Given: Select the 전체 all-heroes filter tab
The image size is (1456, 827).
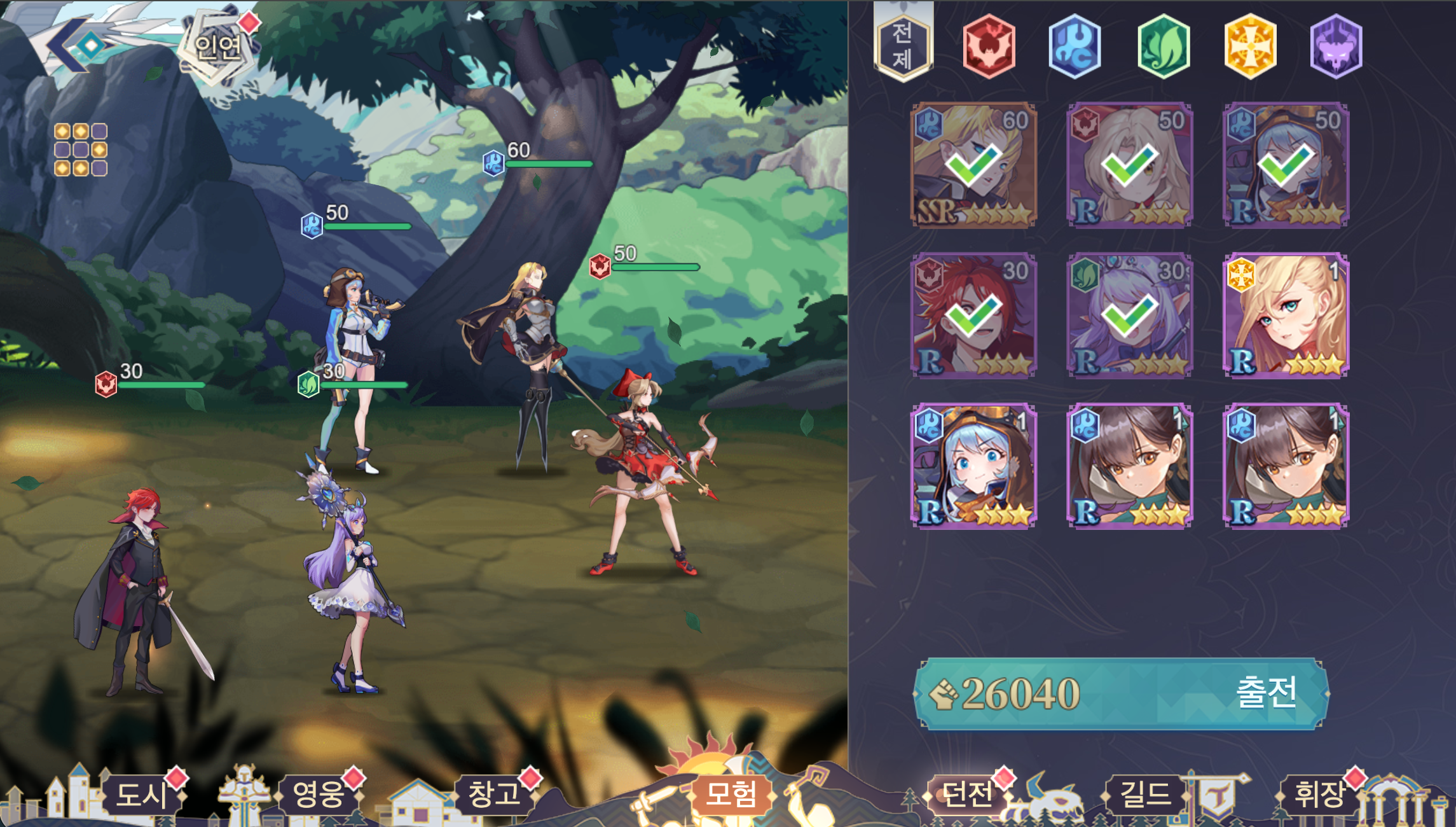Looking at the screenshot, I should point(903,46).
